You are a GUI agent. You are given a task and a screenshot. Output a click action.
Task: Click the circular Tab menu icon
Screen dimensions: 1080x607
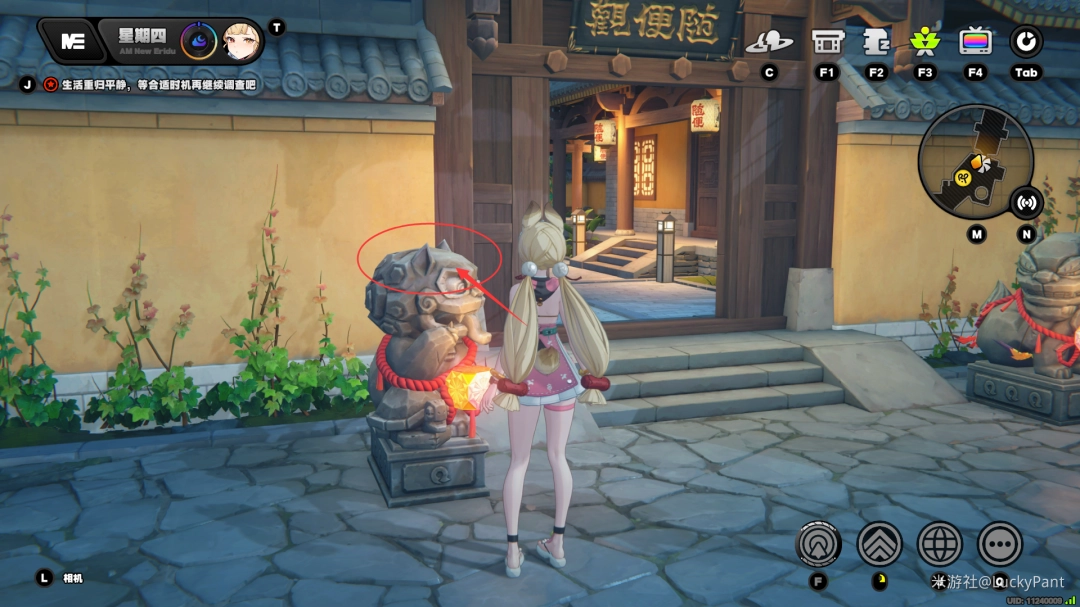(1026, 42)
